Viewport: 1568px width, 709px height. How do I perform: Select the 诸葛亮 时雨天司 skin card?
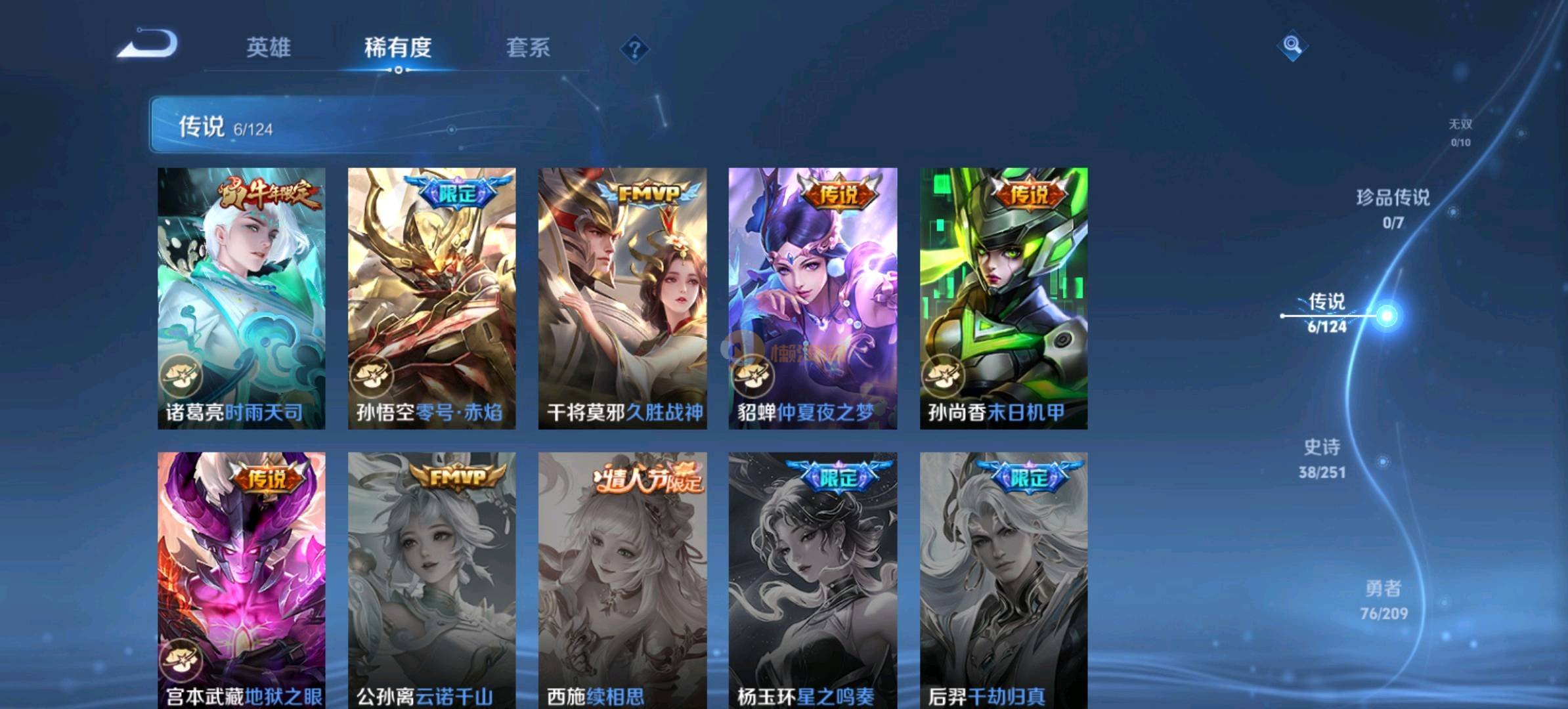(241, 298)
